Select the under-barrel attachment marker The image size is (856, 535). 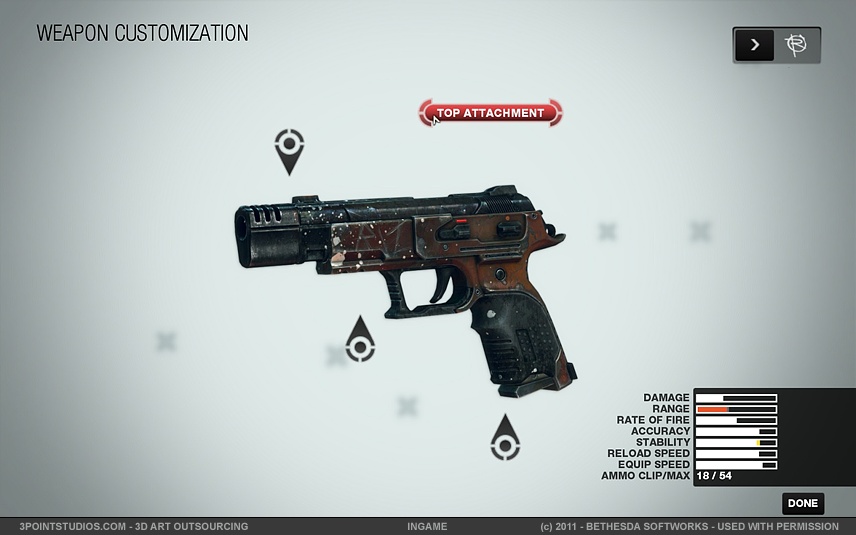(360, 345)
